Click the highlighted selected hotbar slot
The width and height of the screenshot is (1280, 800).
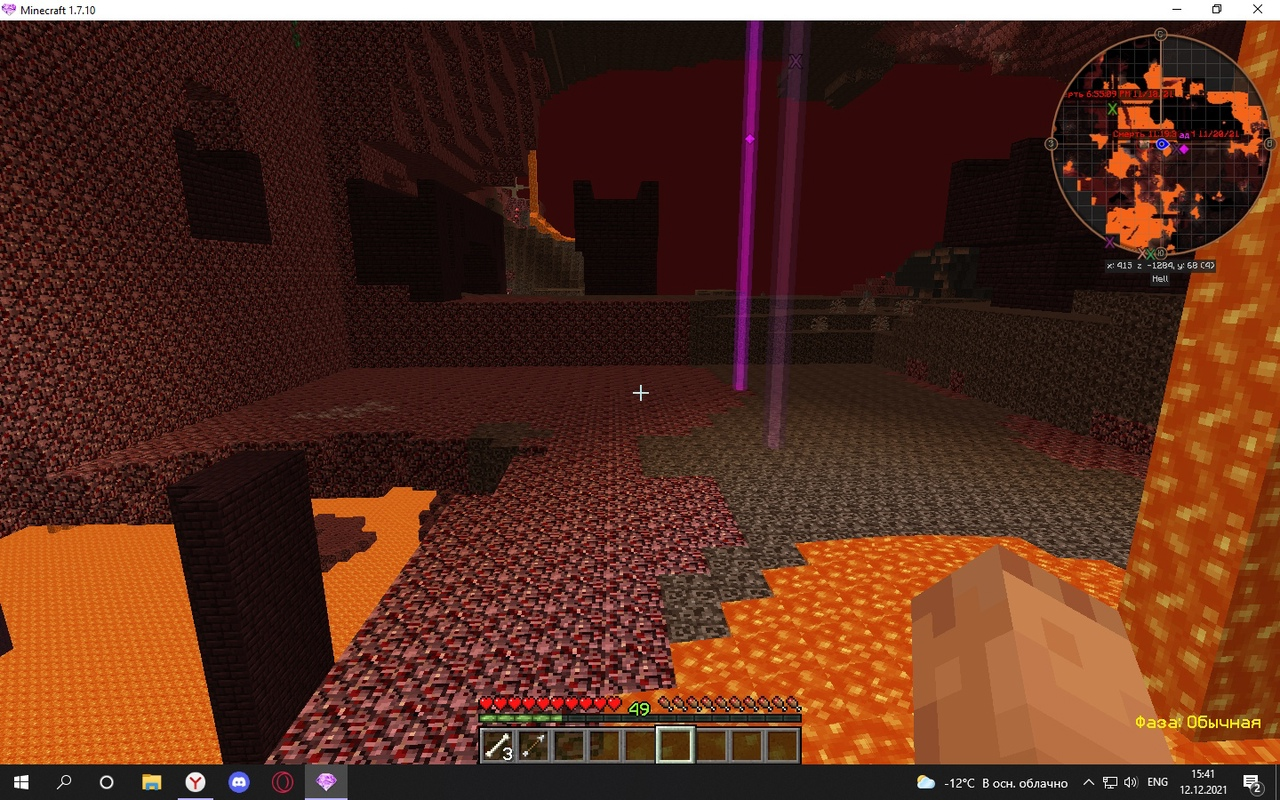click(675, 745)
